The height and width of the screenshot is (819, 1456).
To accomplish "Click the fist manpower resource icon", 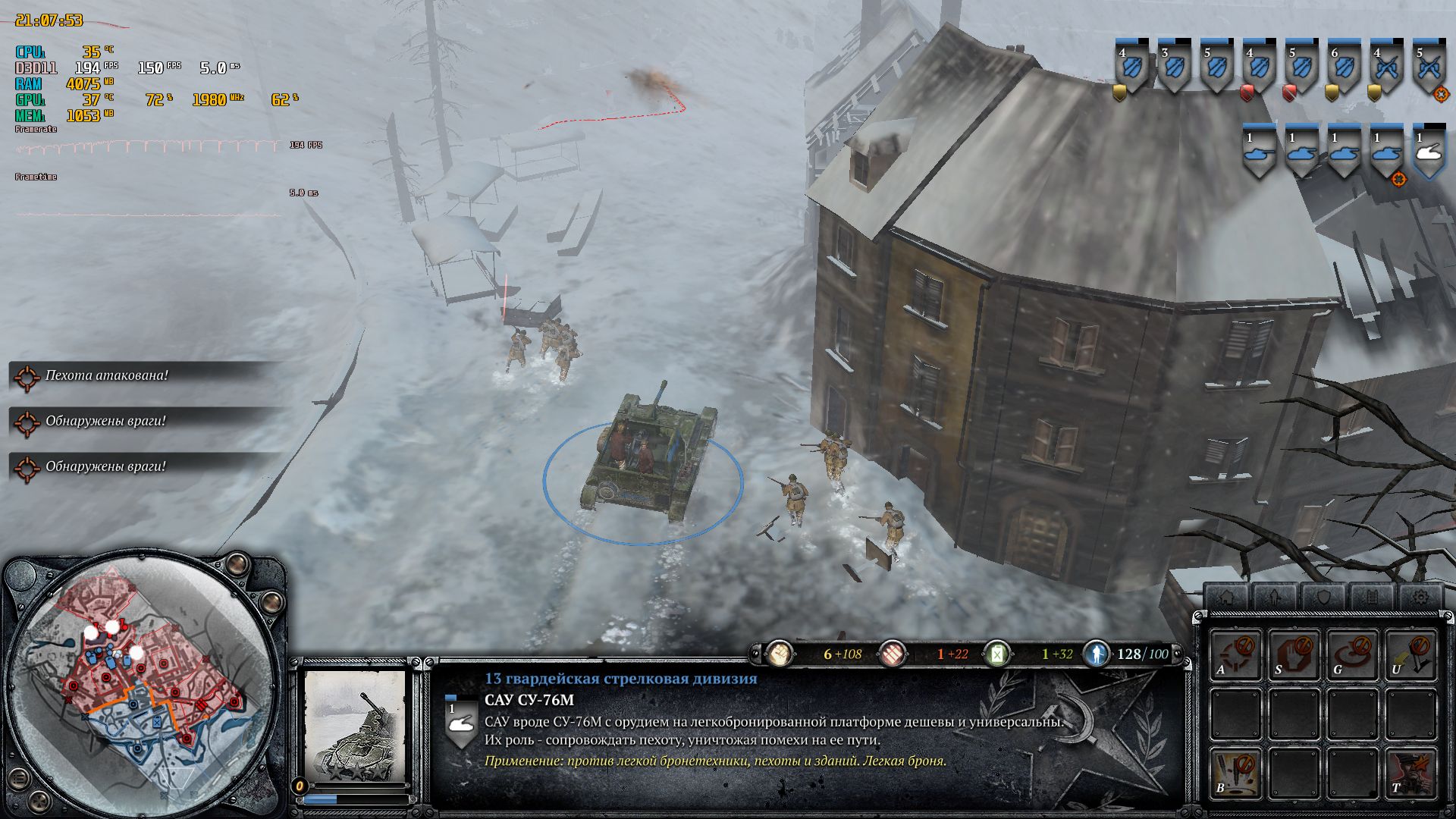I will coord(779,654).
